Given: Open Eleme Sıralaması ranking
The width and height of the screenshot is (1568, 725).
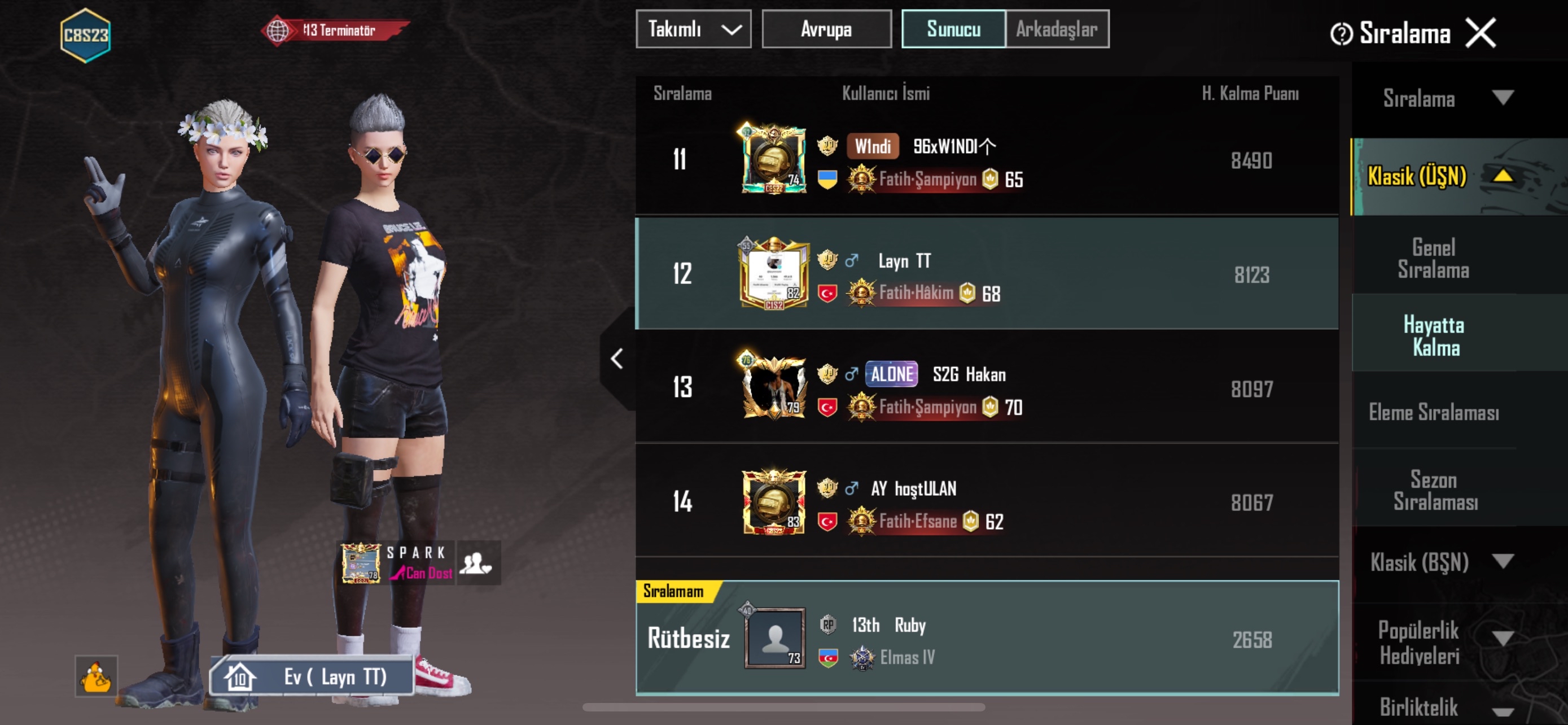Looking at the screenshot, I should point(1434,413).
